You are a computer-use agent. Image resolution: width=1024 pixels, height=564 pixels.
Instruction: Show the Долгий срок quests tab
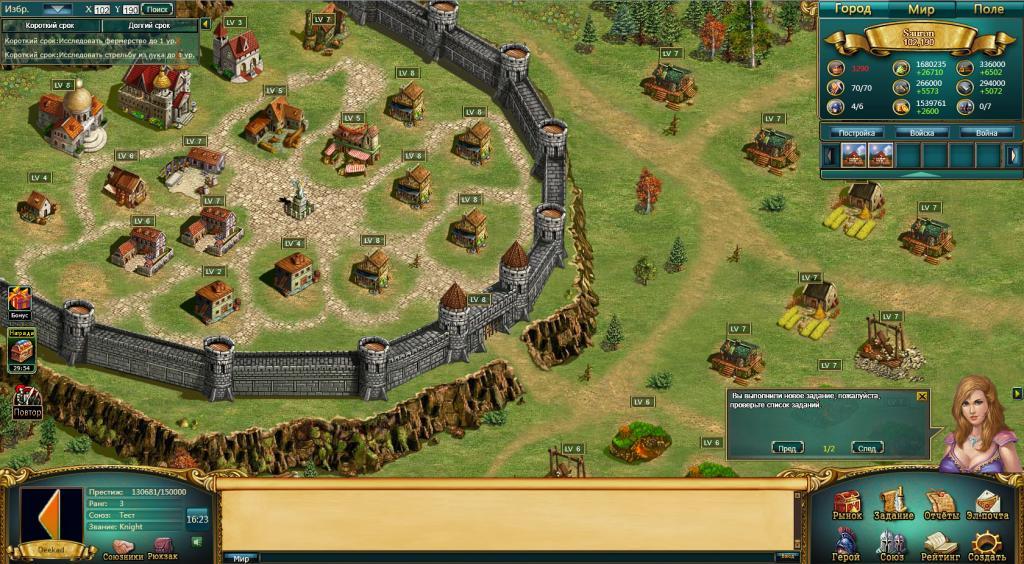pos(149,25)
